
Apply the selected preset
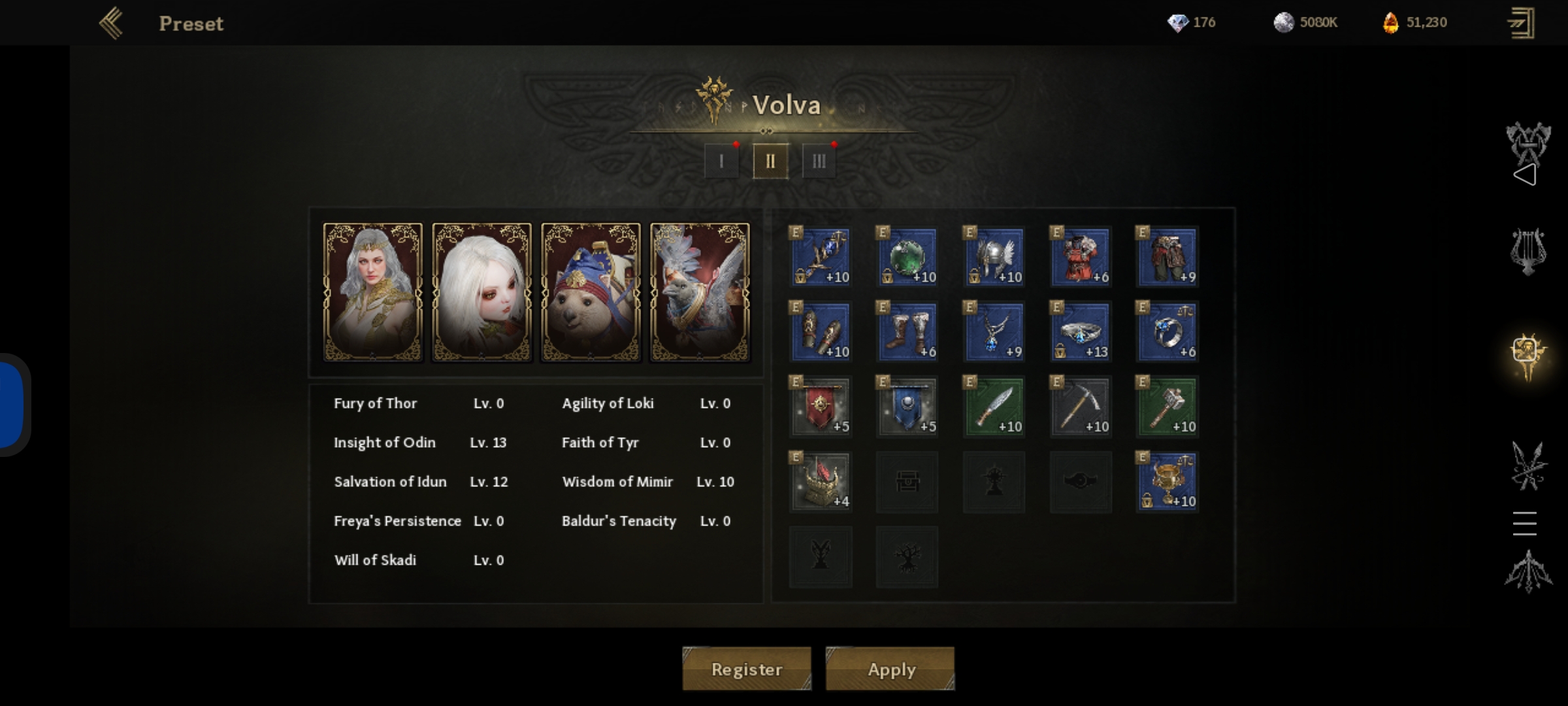890,669
